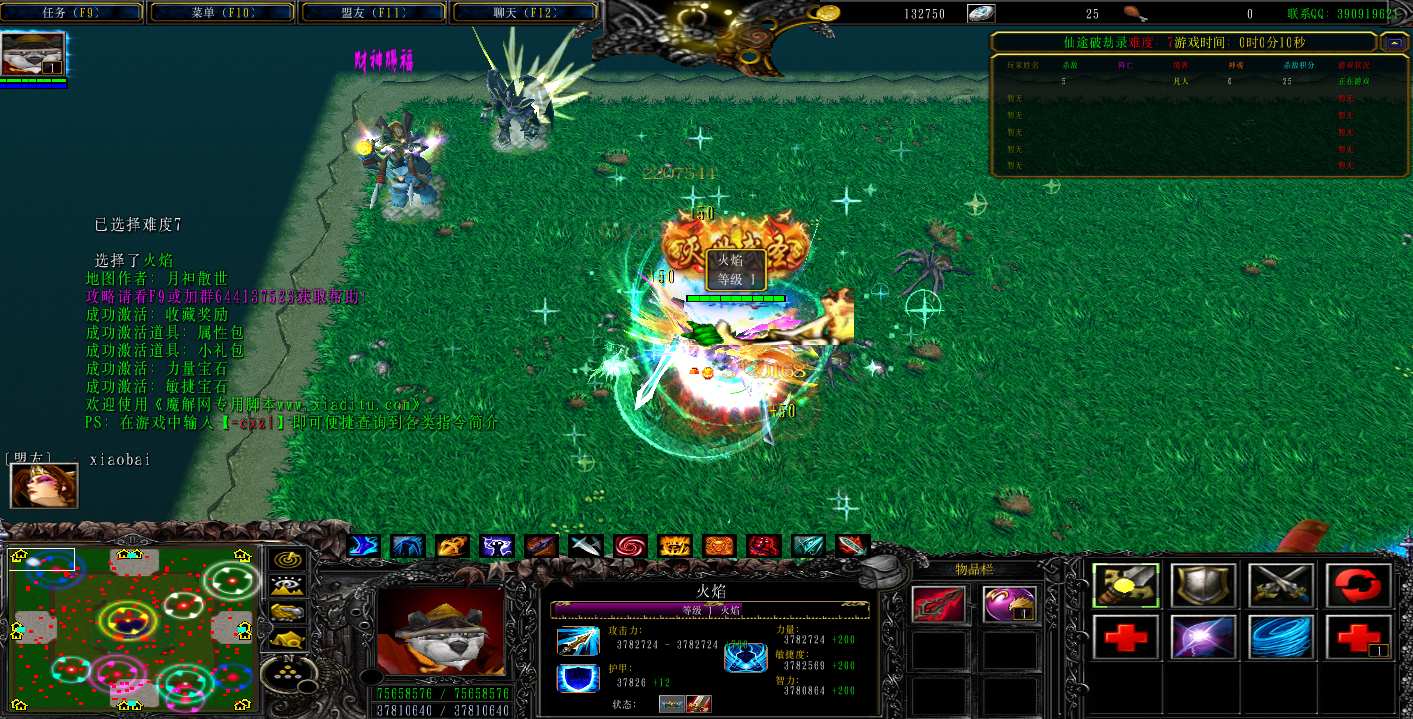The image size is (1413, 719).
Task: Toggle the minimap terrain eye button
Action: click(289, 586)
